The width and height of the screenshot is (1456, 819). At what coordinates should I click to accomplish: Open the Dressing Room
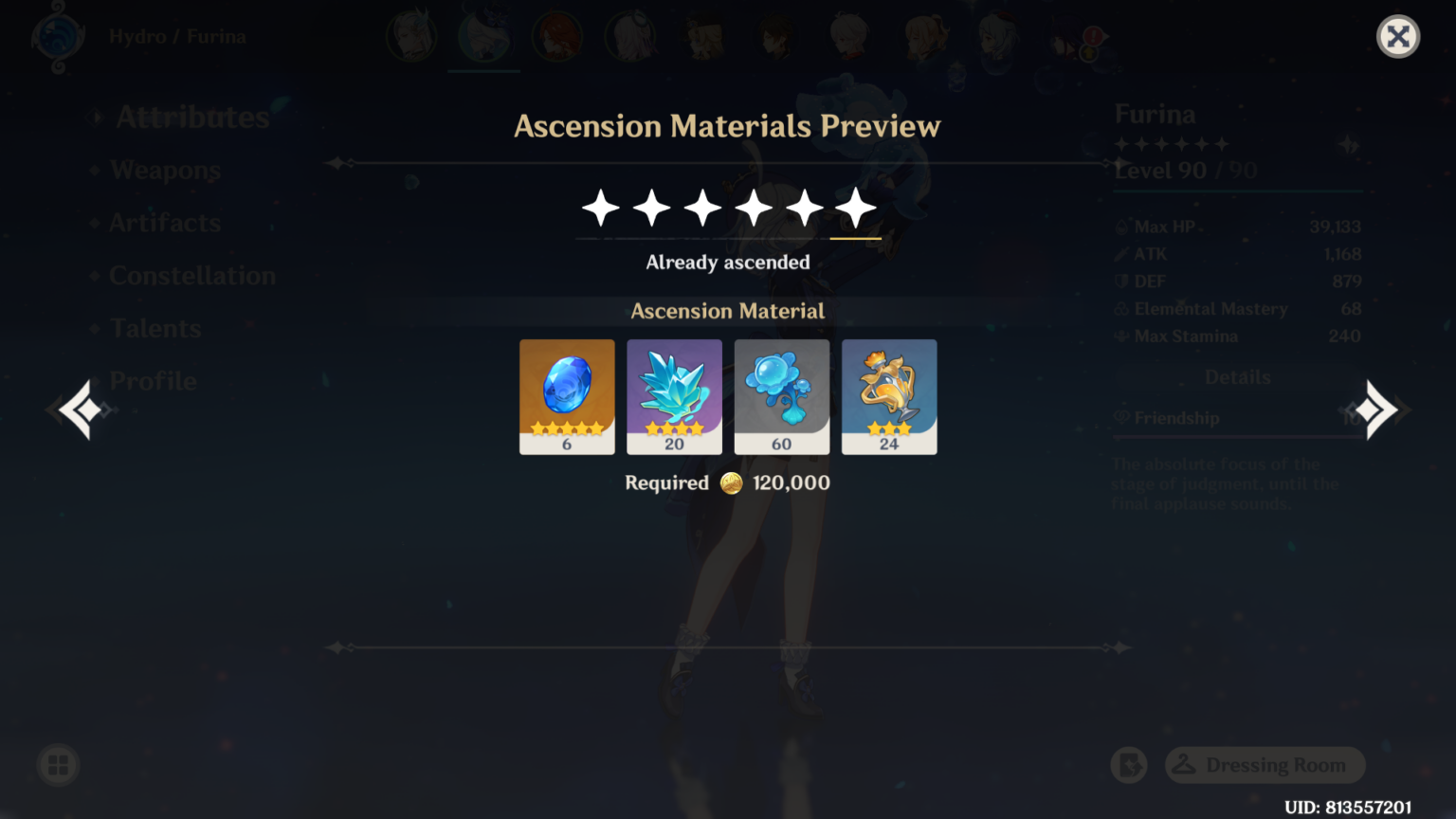coord(1265,765)
